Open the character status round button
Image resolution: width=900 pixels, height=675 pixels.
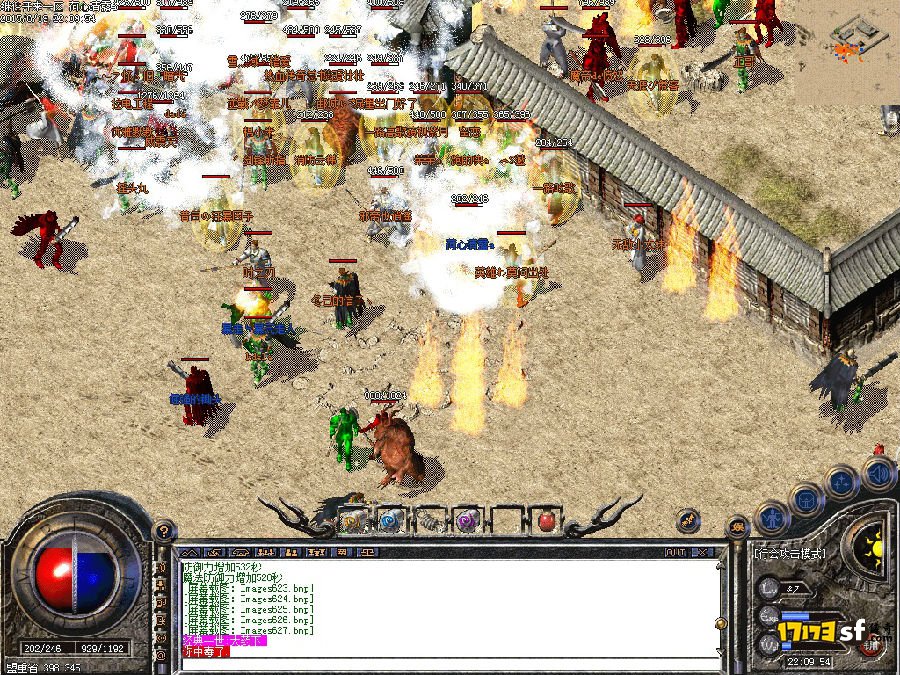(771, 518)
